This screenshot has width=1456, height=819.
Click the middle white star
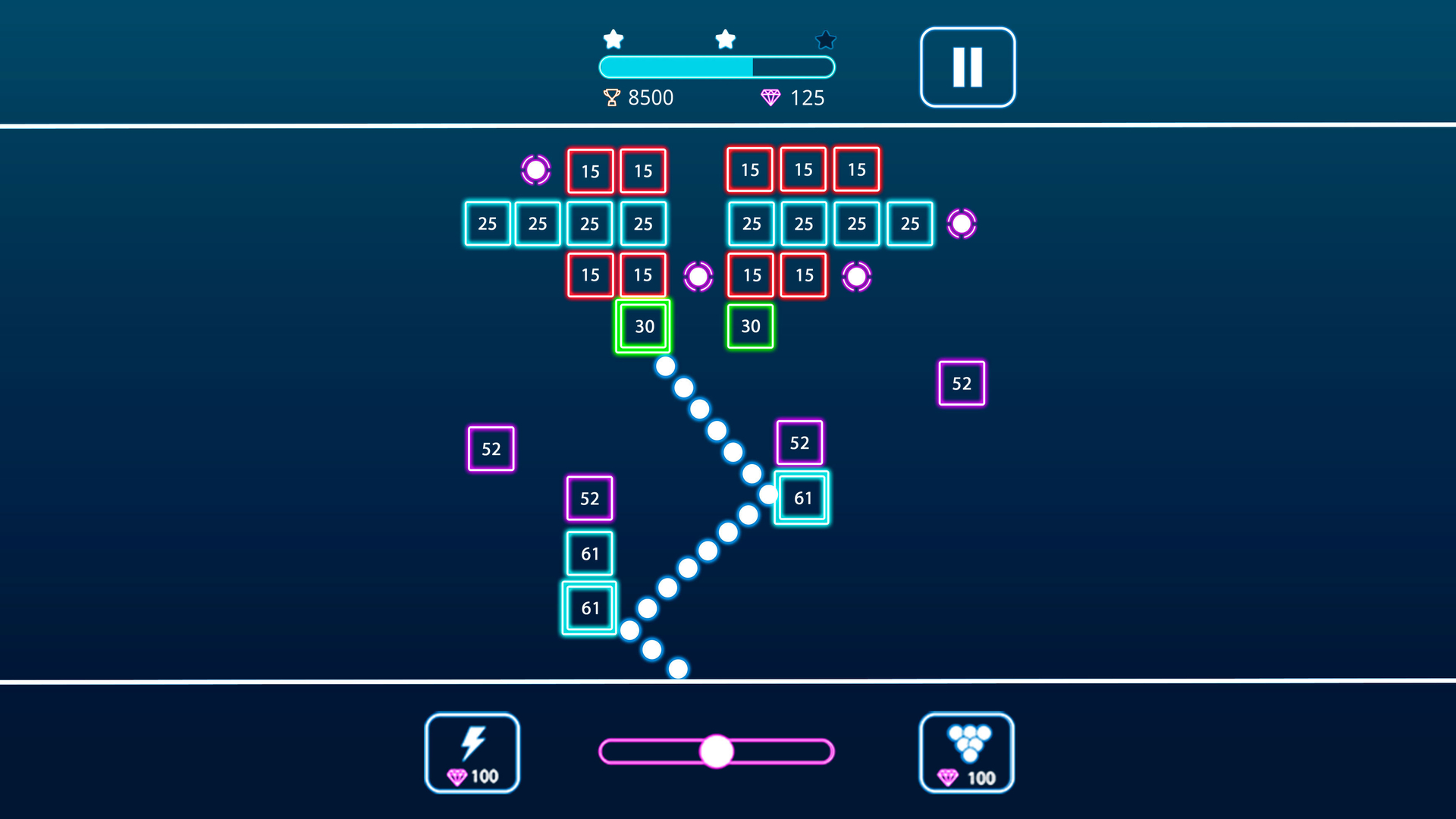tap(724, 38)
